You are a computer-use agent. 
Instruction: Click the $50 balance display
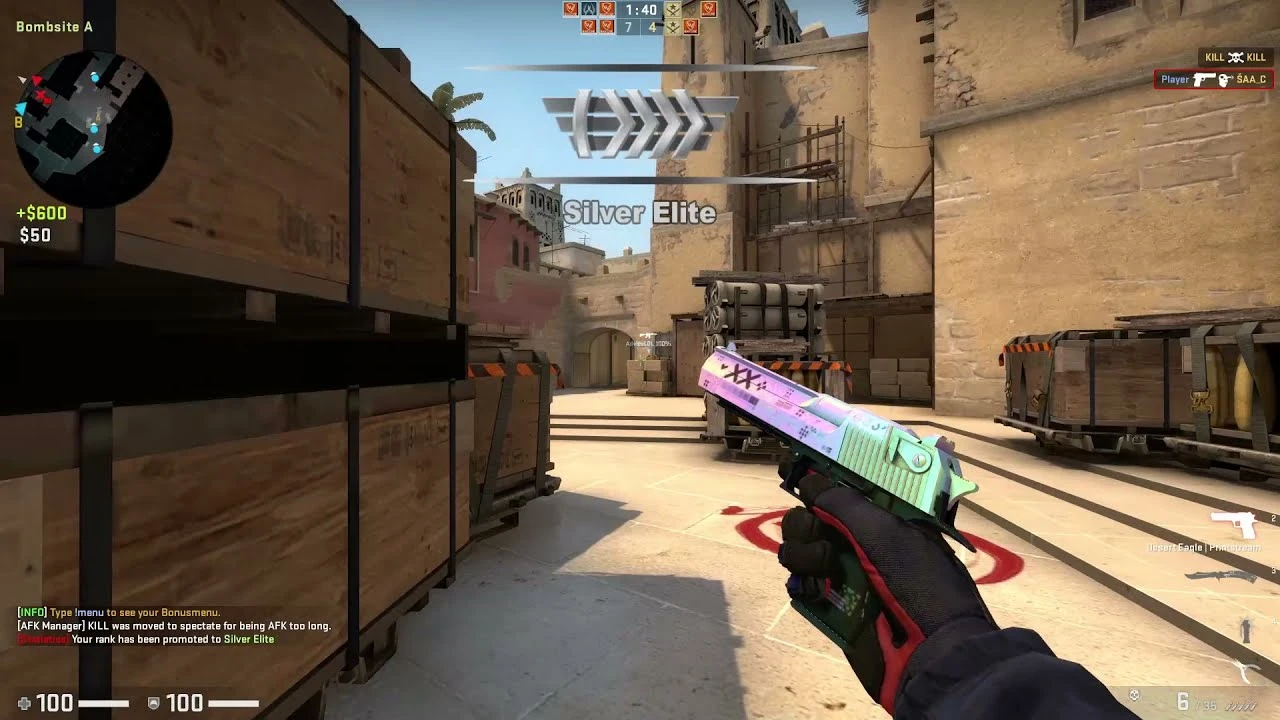[34, 236]
